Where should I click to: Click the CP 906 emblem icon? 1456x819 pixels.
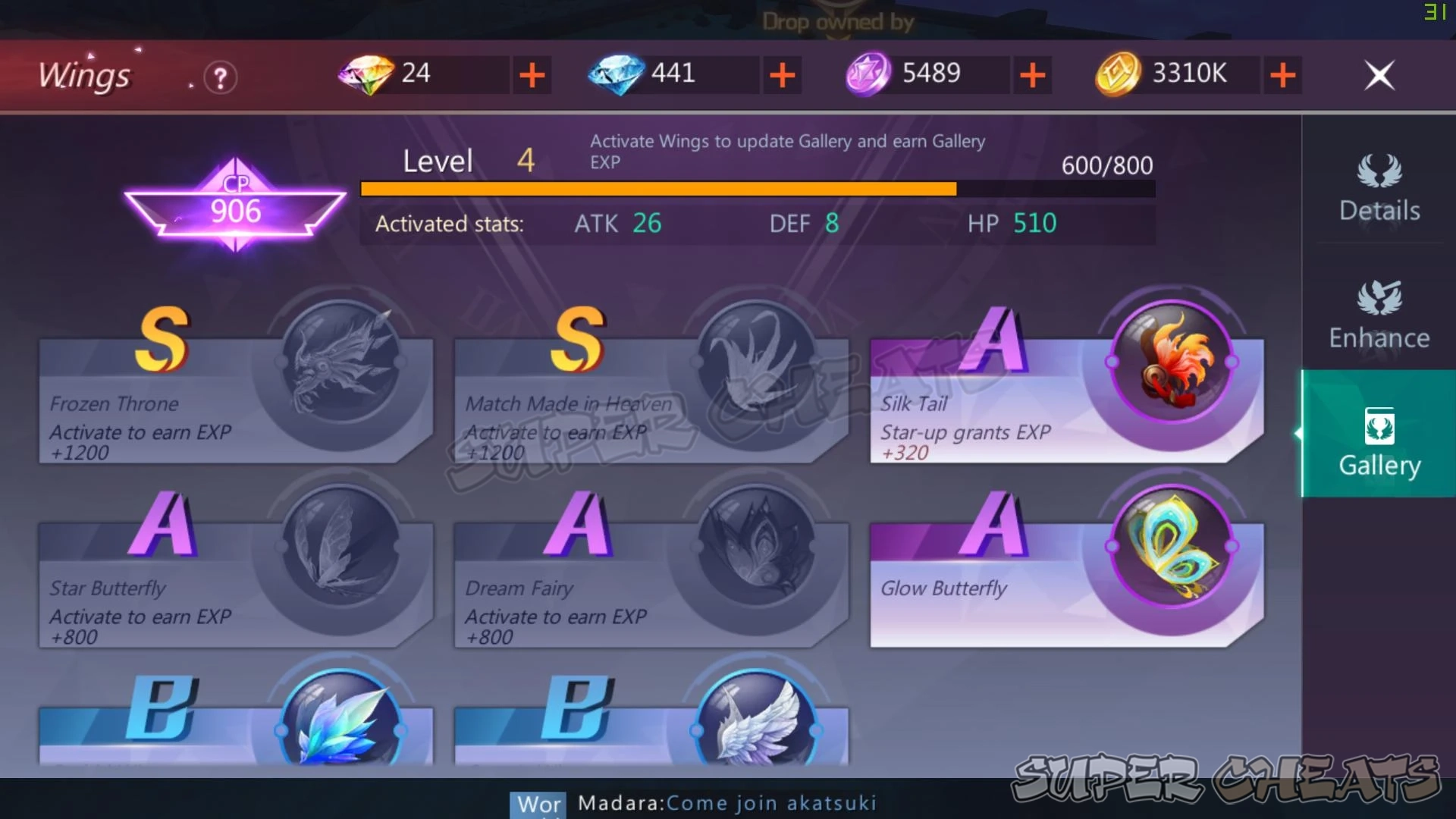pyautogui.click(x=234, y=201)
